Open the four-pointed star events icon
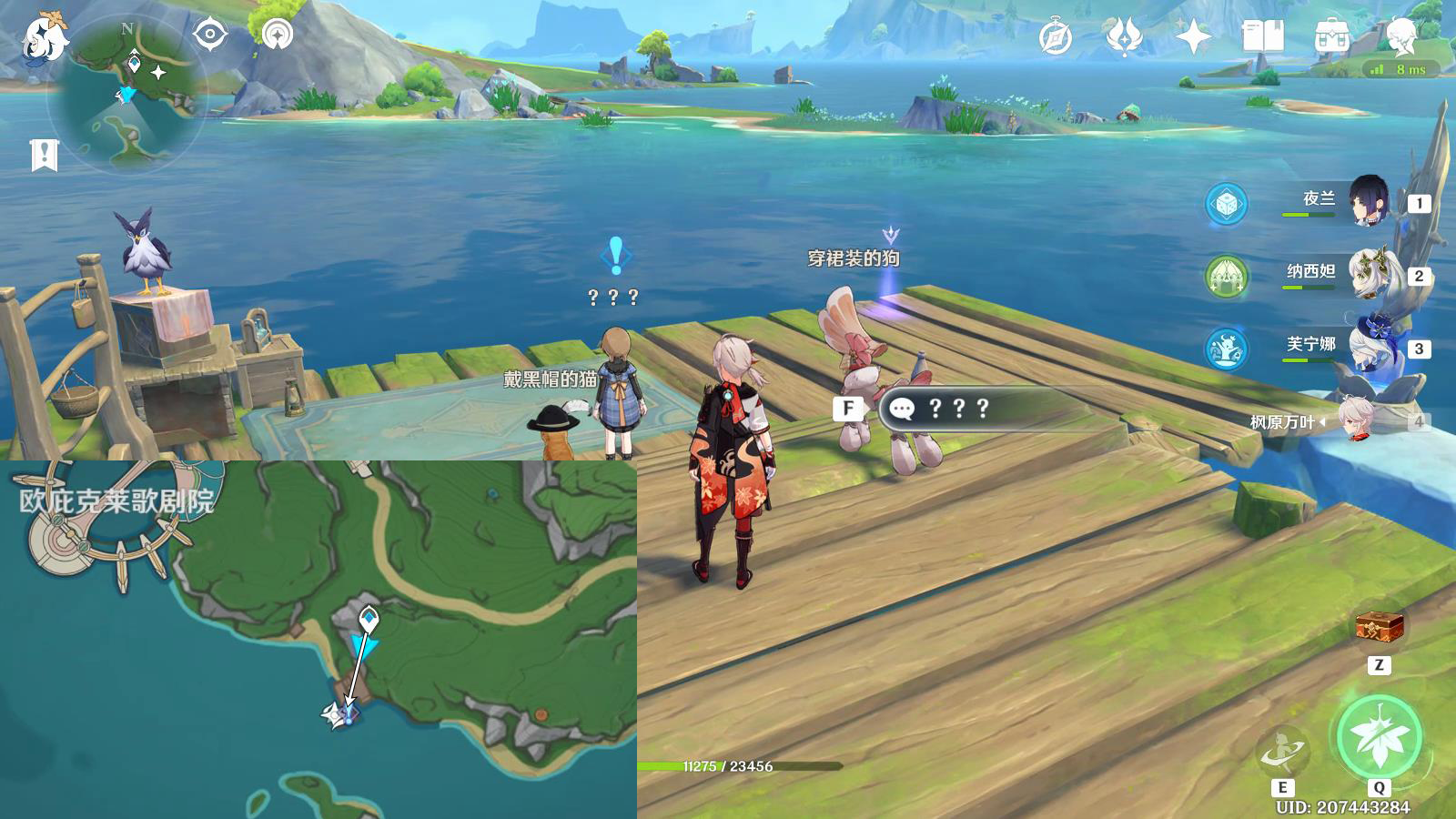1456x819 pixels. coord(1193,37)
